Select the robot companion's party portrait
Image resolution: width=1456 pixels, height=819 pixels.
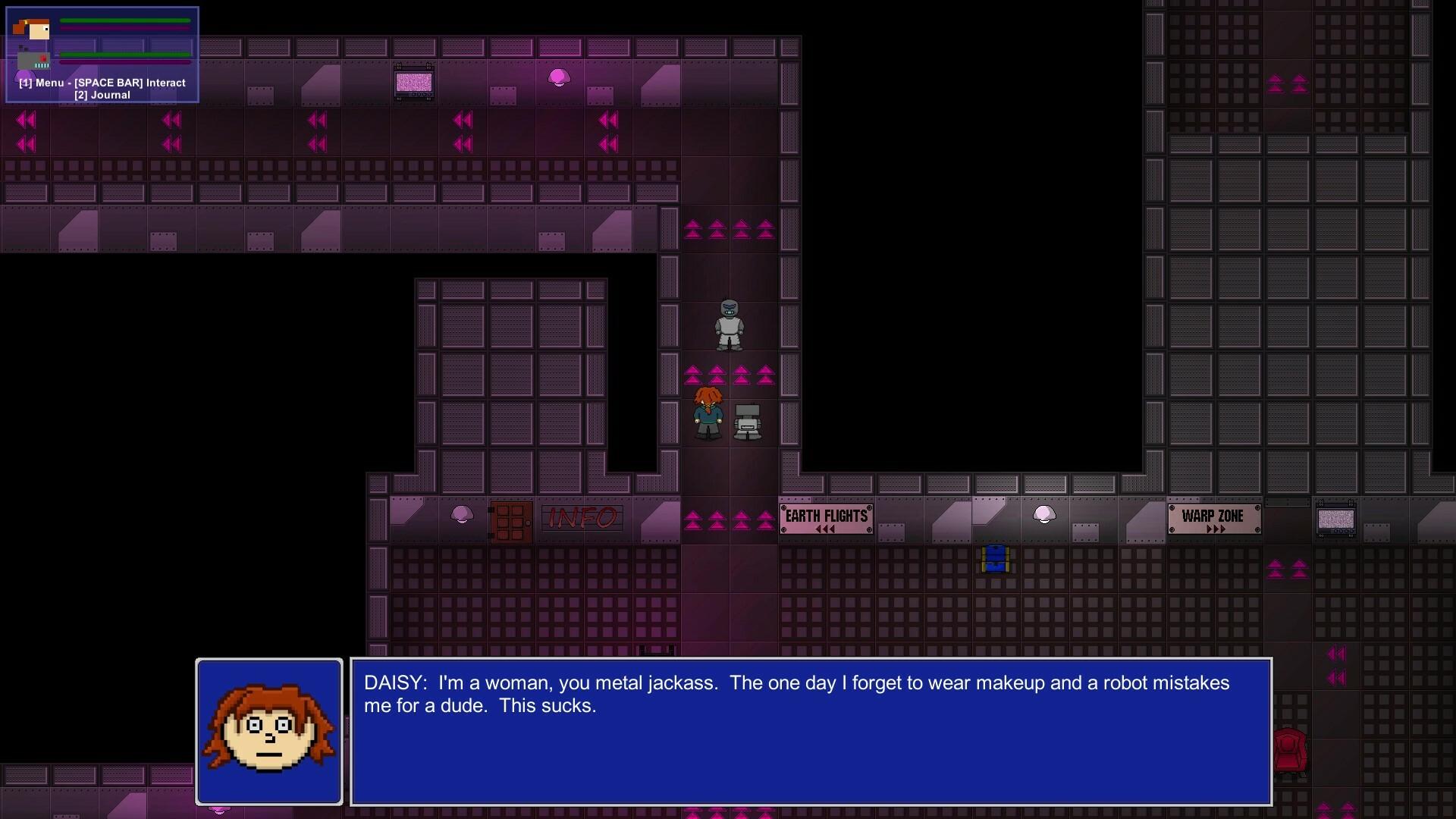coord(33,60)
